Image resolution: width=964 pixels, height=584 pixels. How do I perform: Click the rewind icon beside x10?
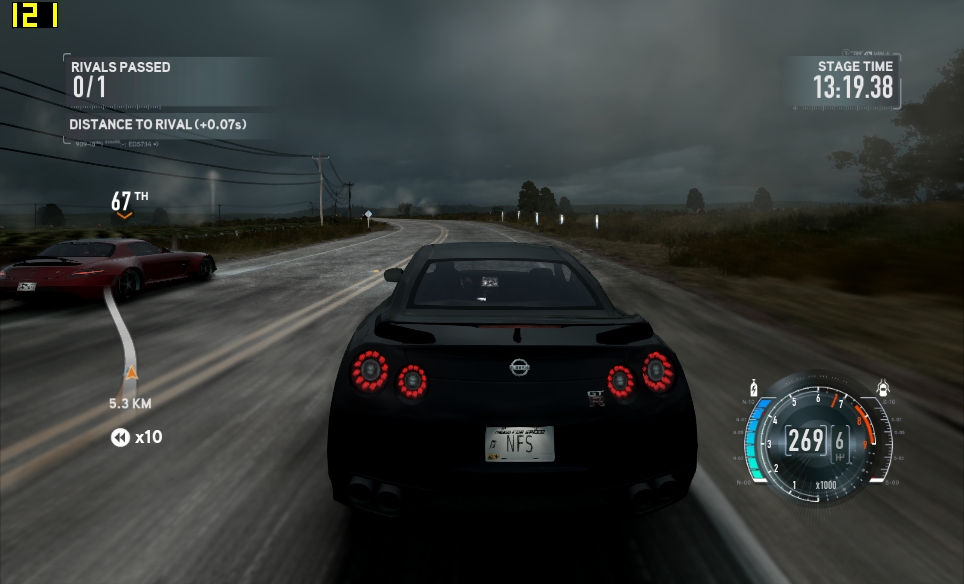point(120,437)
